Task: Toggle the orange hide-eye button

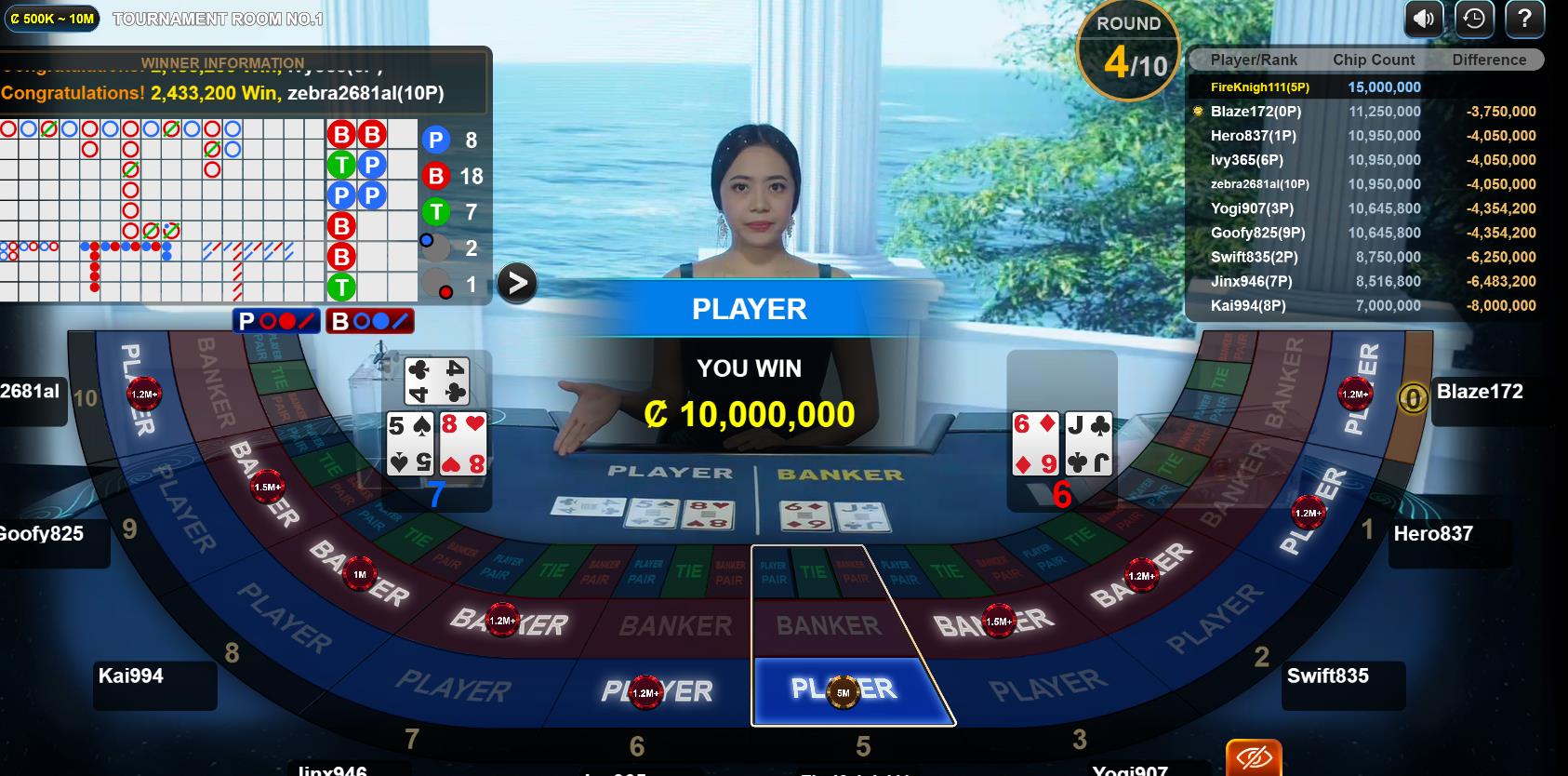Action: pyautogui.click(x=1254, y=758)
